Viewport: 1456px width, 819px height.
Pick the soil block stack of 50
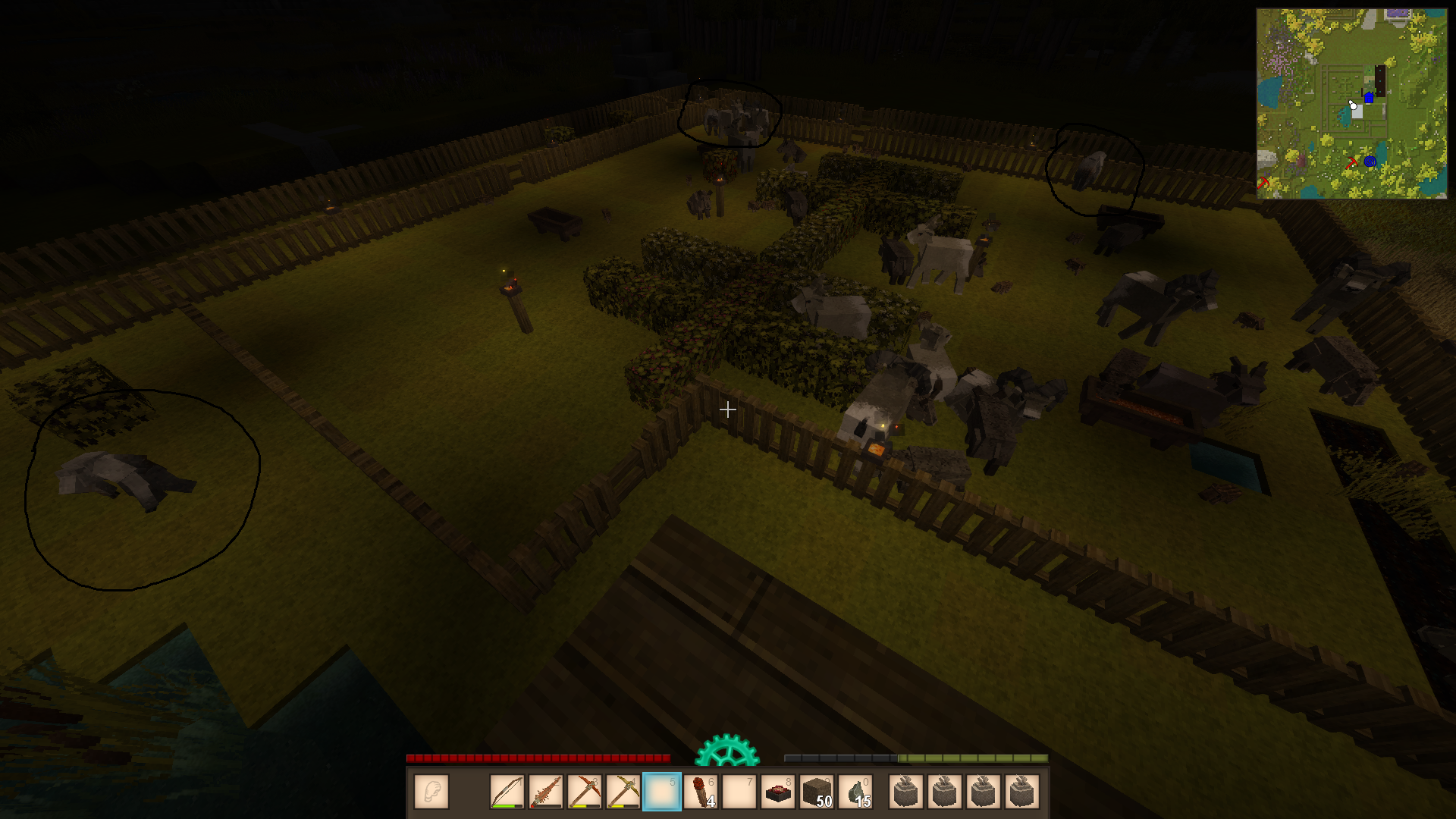(817, 792)
